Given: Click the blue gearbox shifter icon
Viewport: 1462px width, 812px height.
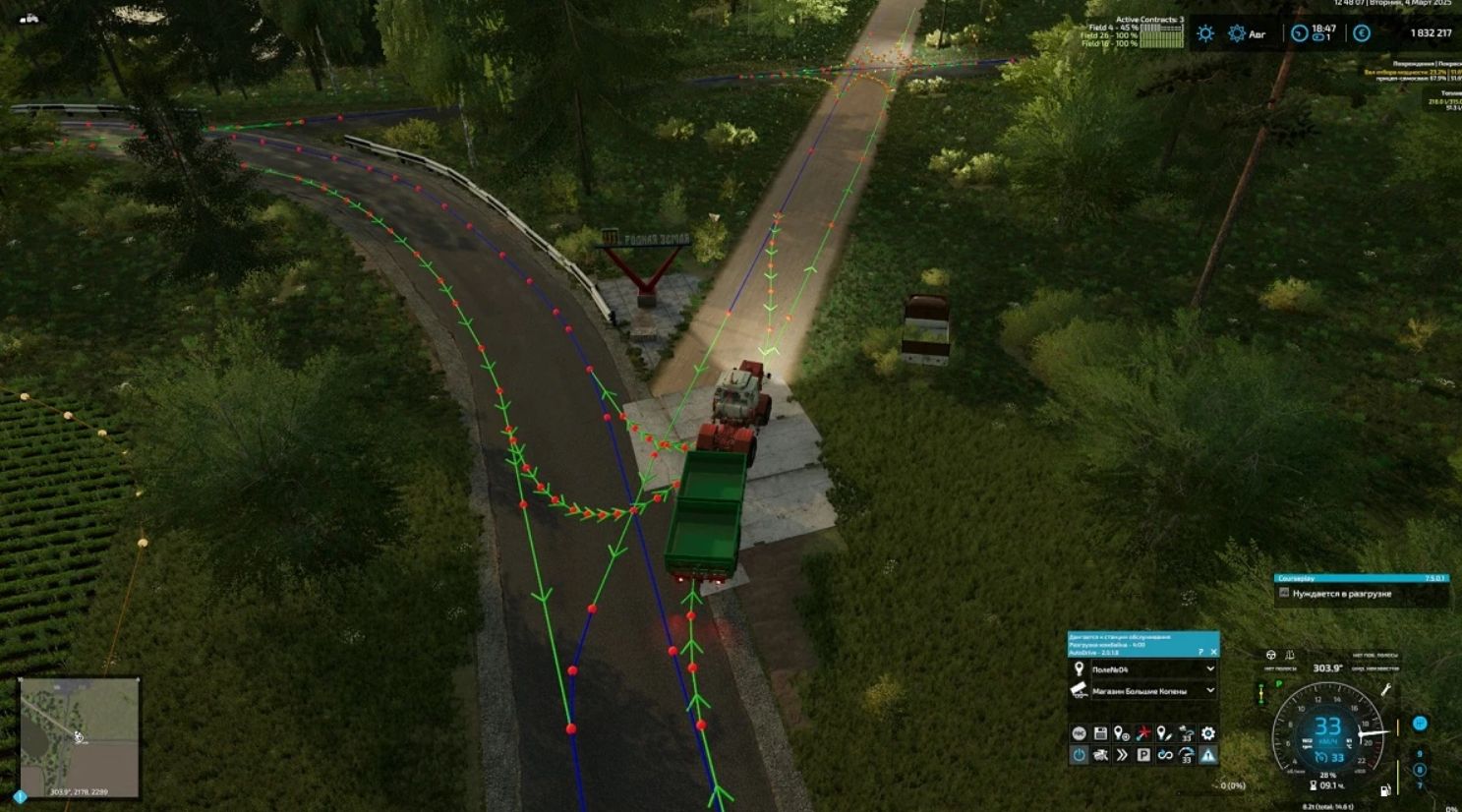Looking at the screenshot, I should (1420, 724).
